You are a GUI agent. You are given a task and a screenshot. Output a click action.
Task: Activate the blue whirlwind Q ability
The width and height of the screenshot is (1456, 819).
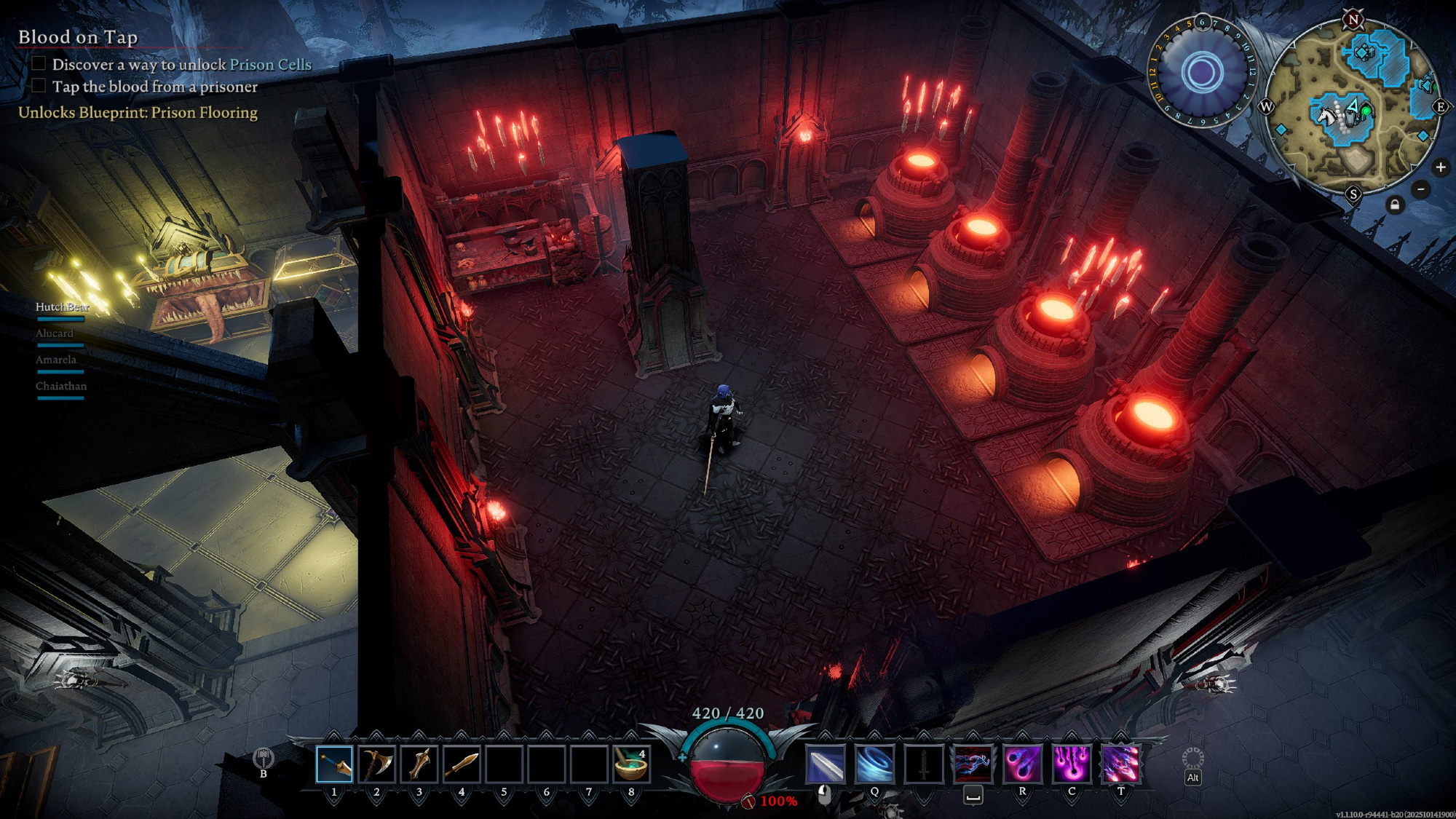click(x=874, y=764)
